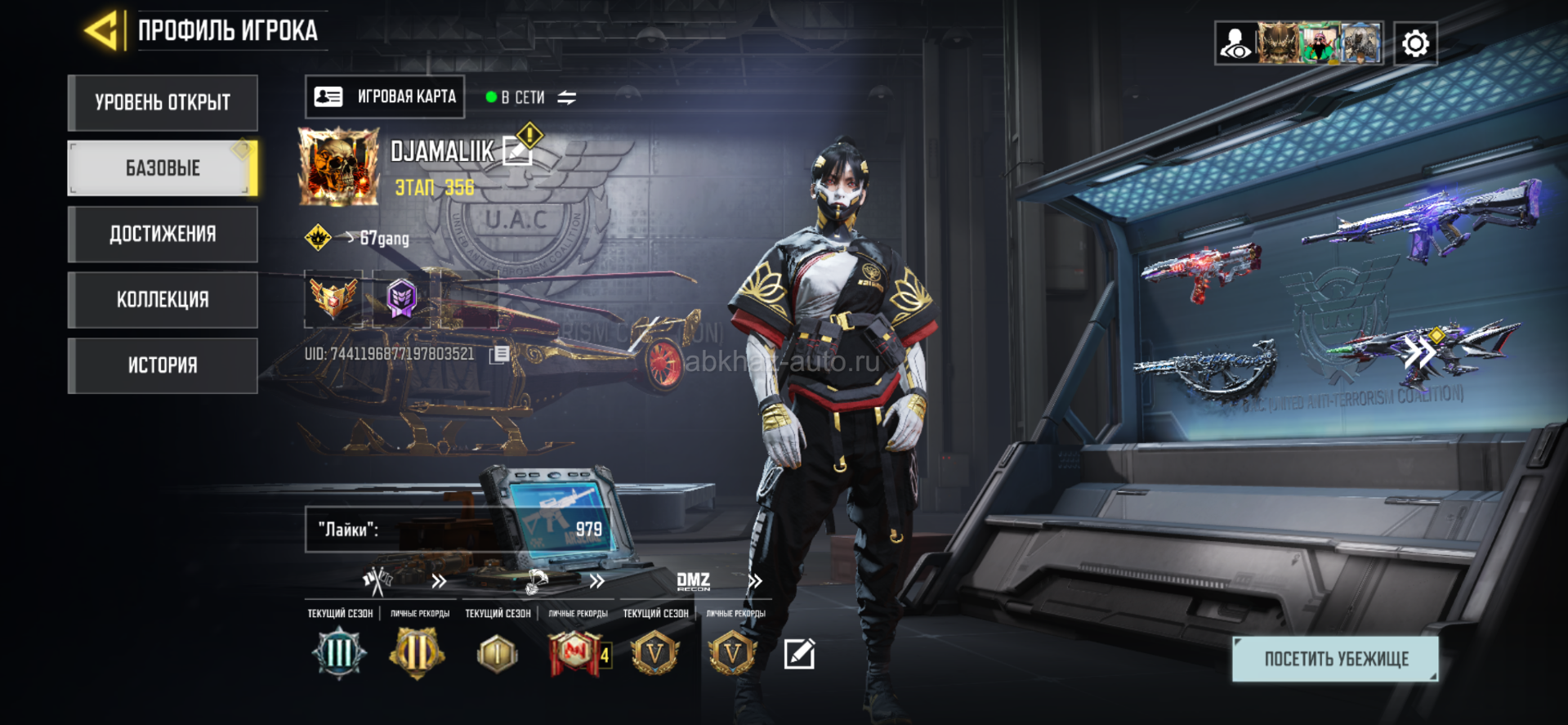Open the settings gear
1568x725 pixels.
1415,43
